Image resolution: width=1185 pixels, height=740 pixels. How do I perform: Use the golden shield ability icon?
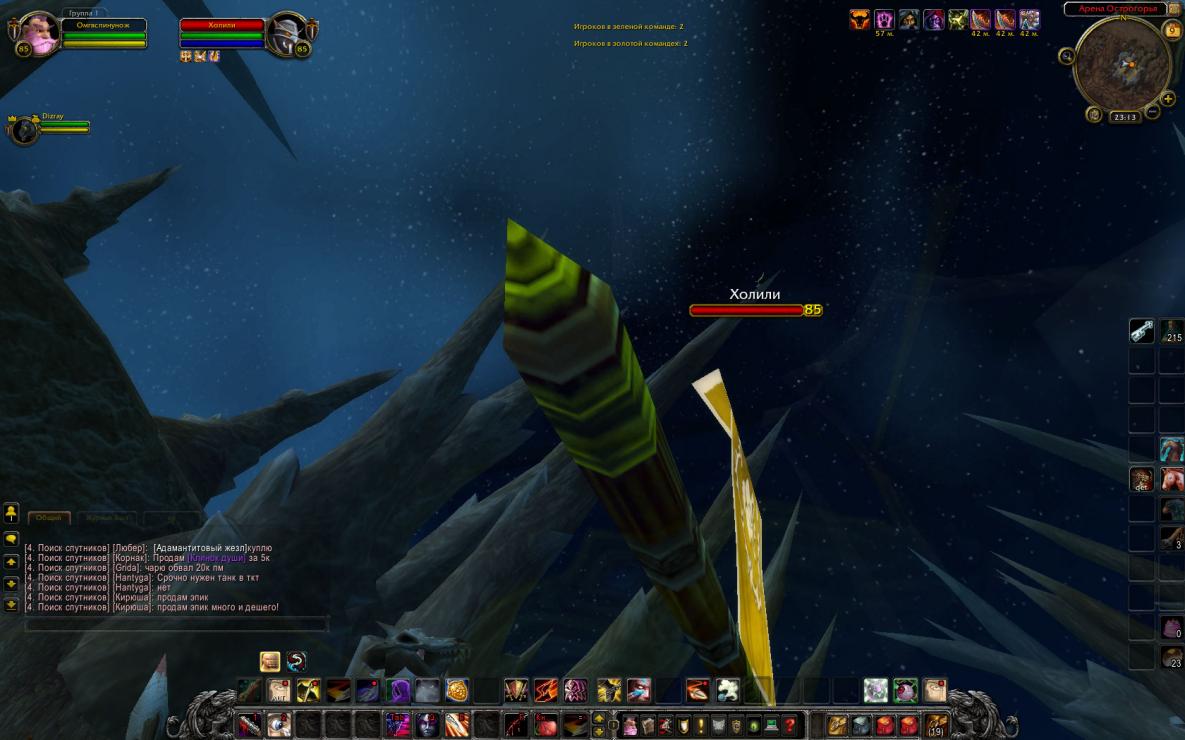tap(457, 690)
